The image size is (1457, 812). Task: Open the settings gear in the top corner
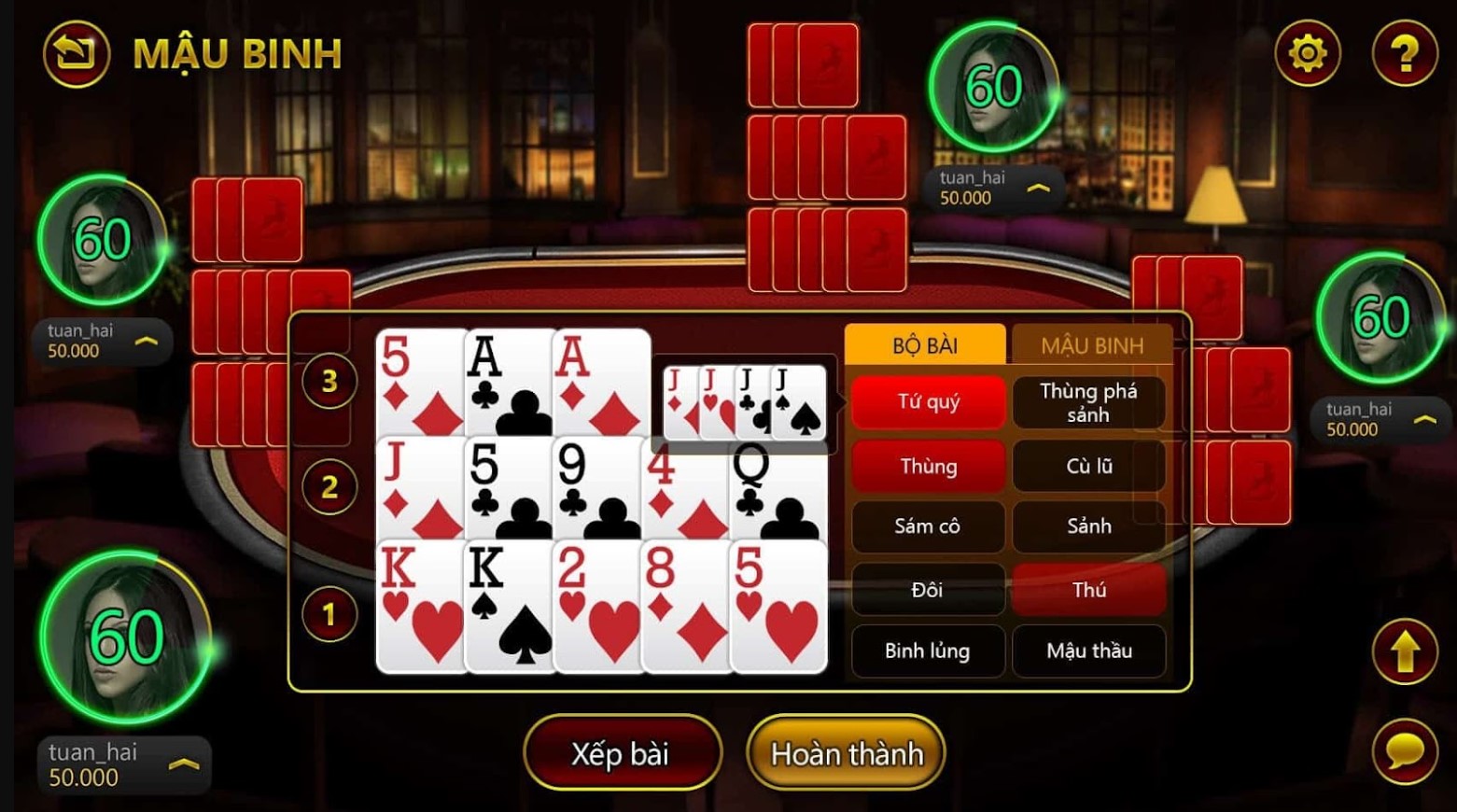point(1307,53)
